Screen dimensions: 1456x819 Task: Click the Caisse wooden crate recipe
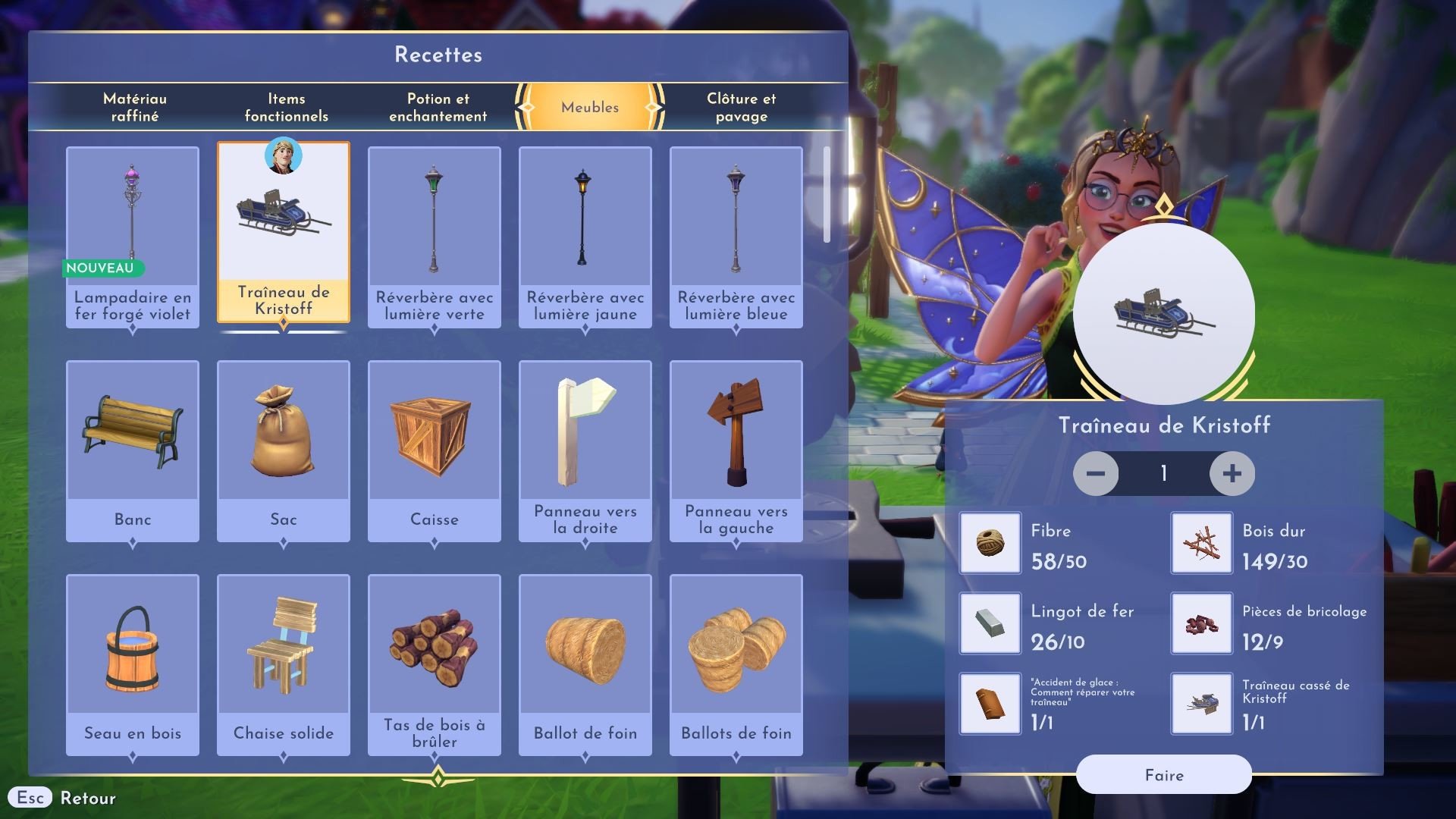click(435, 450)
